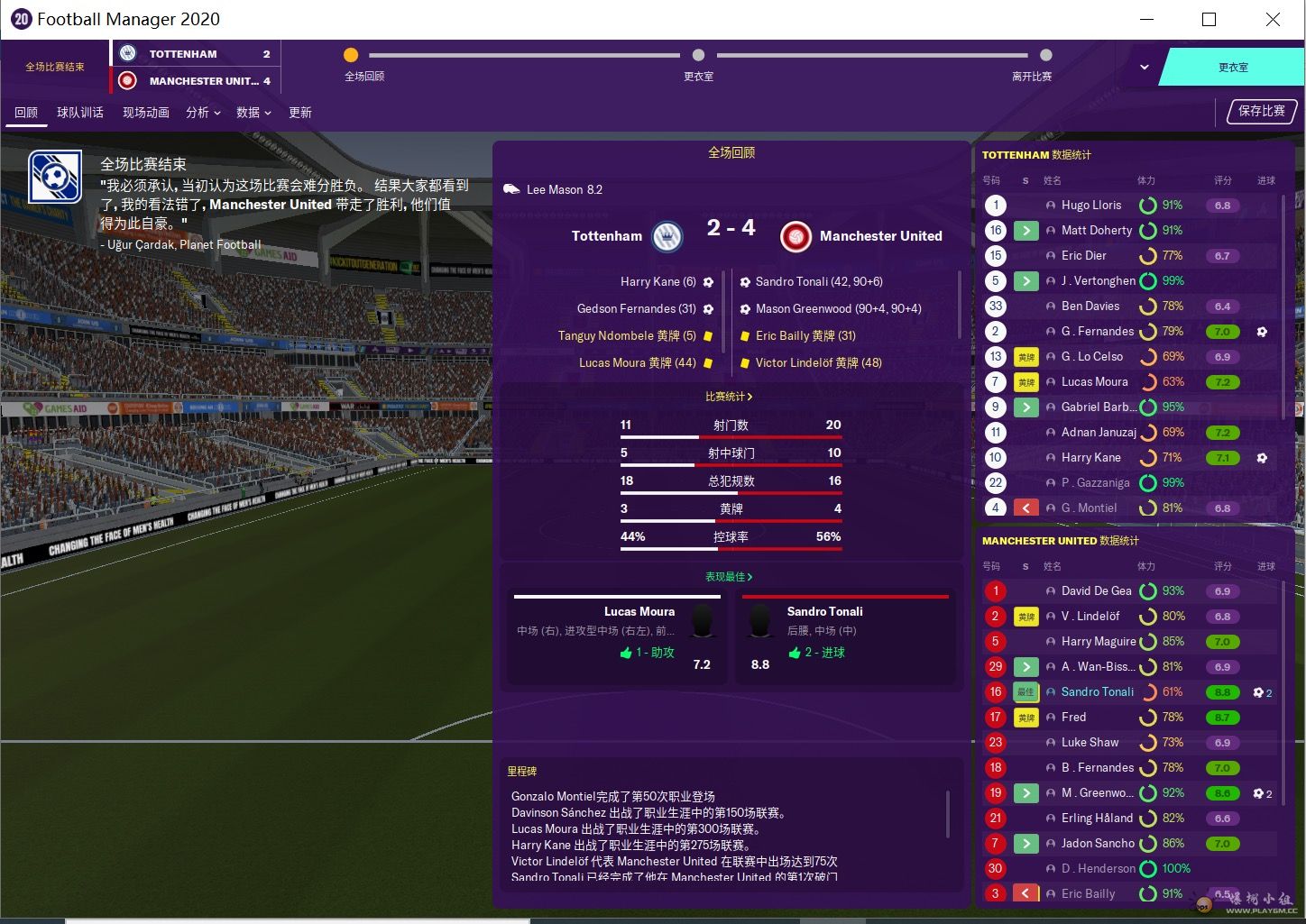Switch to the 回顾 tab
Screen dimensions: 1306x924
pos(26,113)
